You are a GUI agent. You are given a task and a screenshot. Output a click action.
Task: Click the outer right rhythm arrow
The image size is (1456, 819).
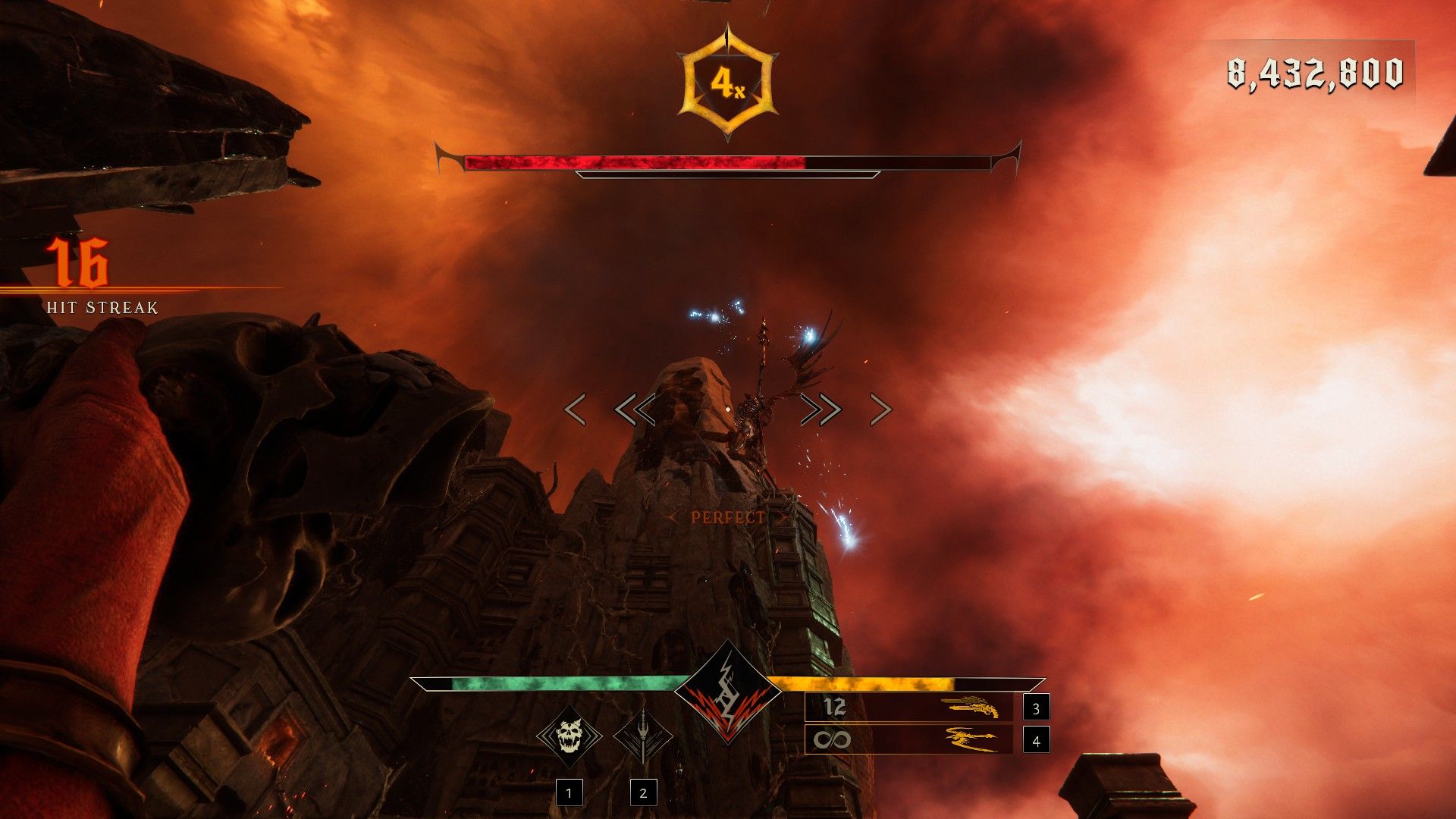880,409
